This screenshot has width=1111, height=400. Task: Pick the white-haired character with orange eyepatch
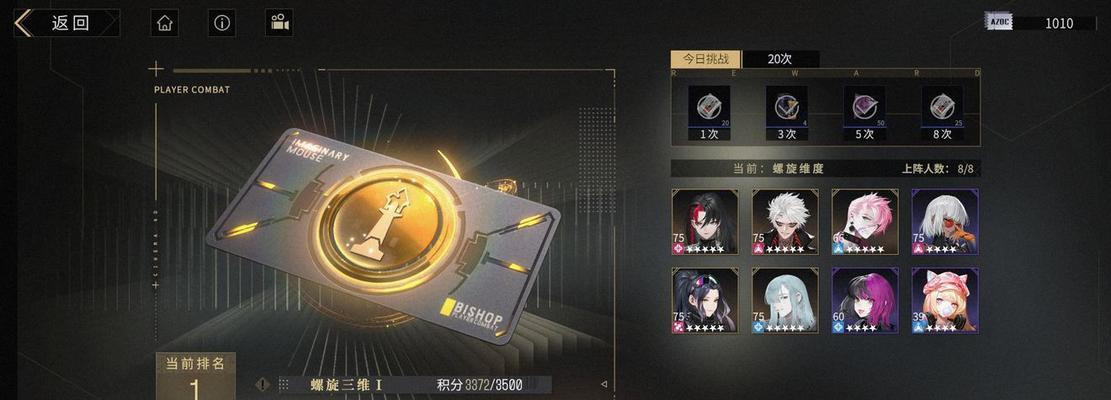pyautogui.click(x=944, y=221)
